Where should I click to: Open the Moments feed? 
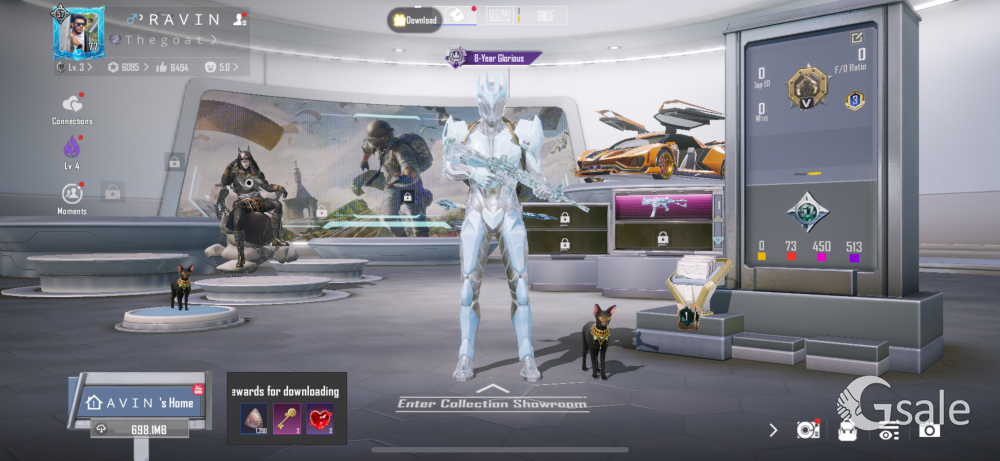coord(72,194)
